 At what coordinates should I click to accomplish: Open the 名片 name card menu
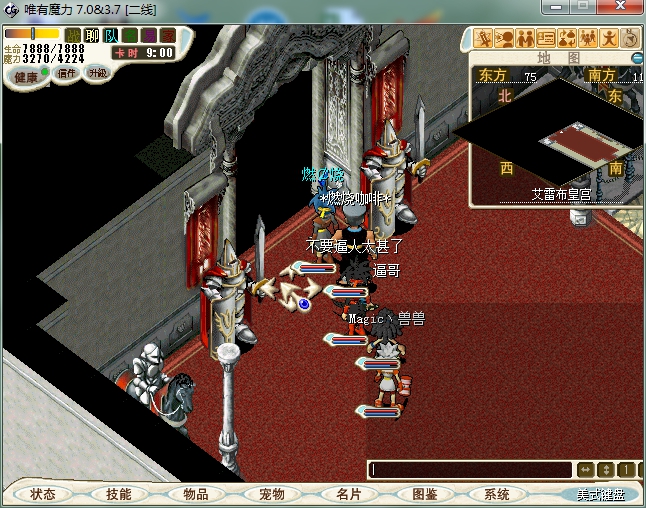347,494
